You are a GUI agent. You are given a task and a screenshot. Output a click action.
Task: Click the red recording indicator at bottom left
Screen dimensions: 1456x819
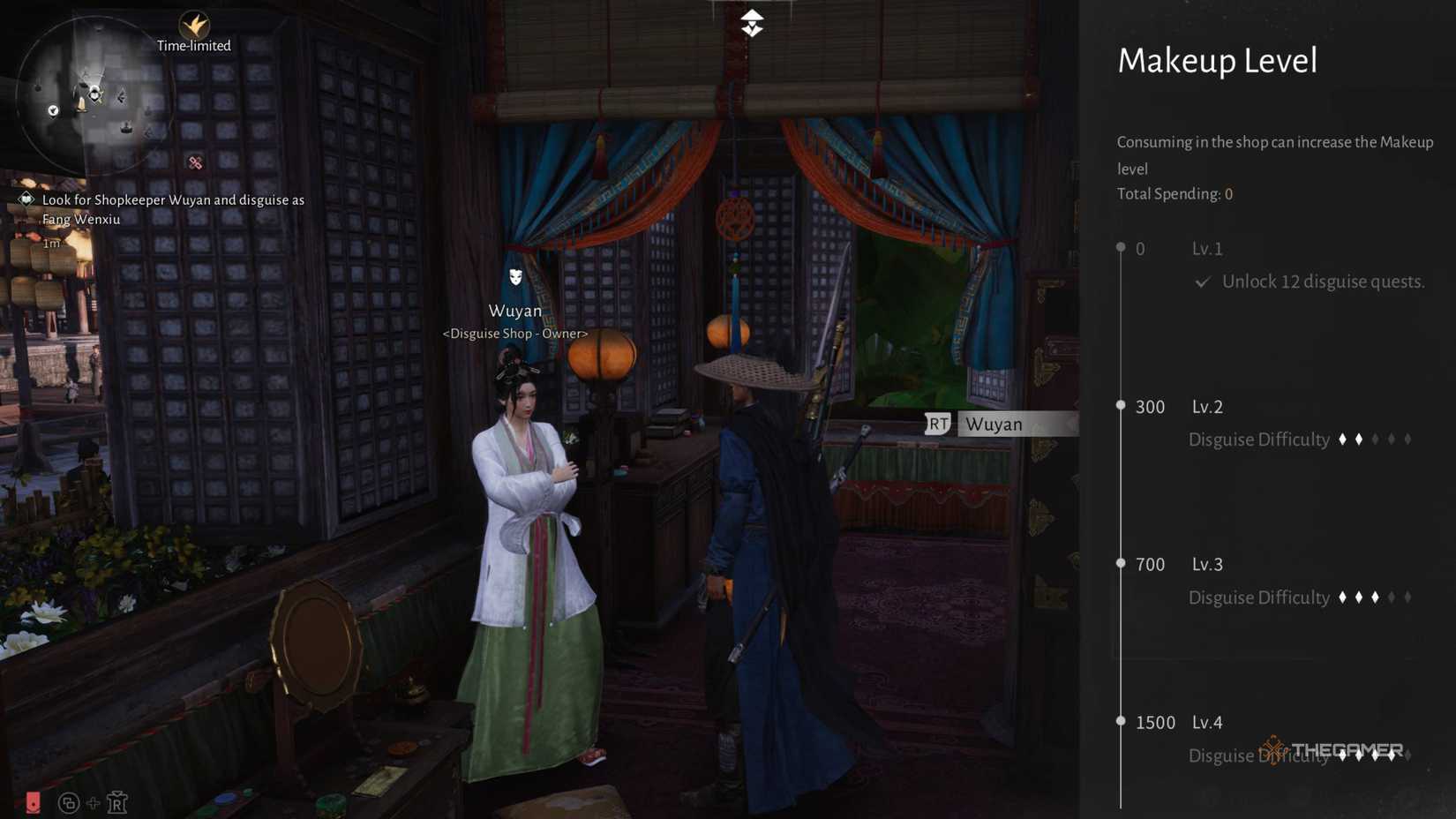[34, 803]
